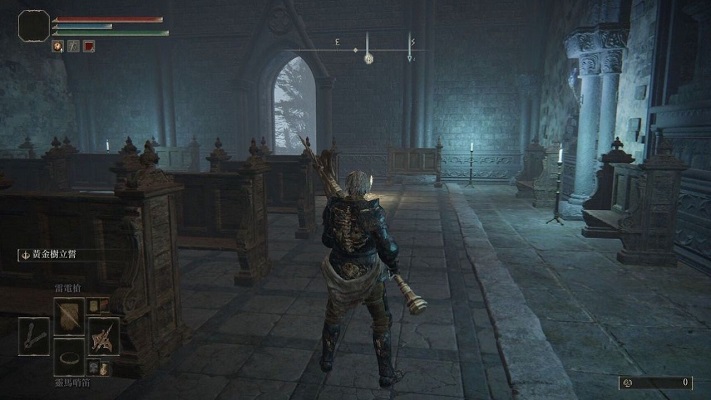Screen dimensions: 711x400
Task: Select the small pouch slot above axe
Action: tap(95, 305)
